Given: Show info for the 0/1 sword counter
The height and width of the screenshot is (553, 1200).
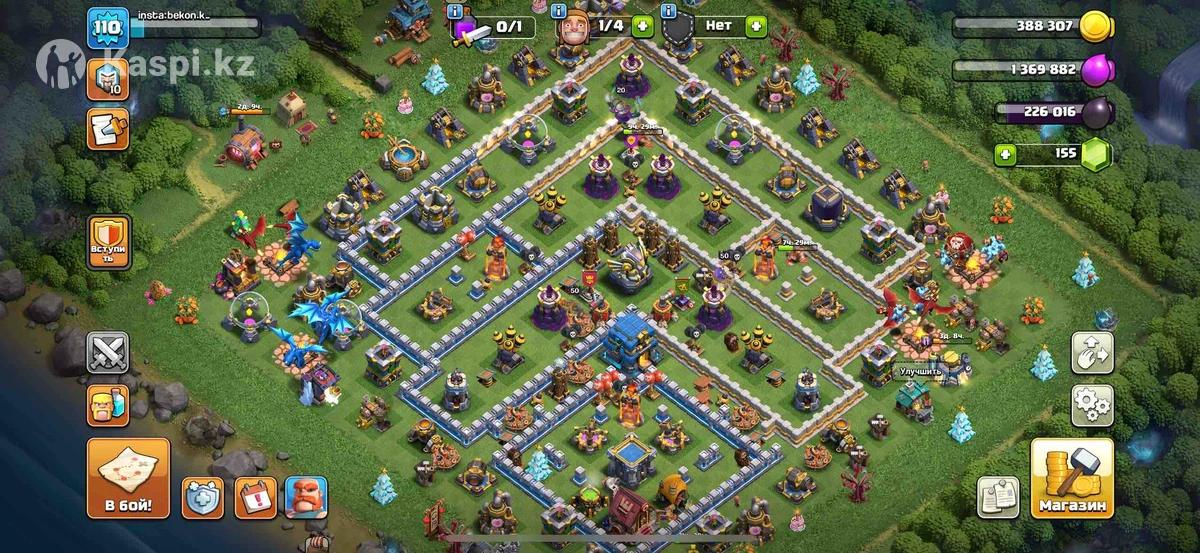Looking at the screenshot, I should (x=456, y=11).
